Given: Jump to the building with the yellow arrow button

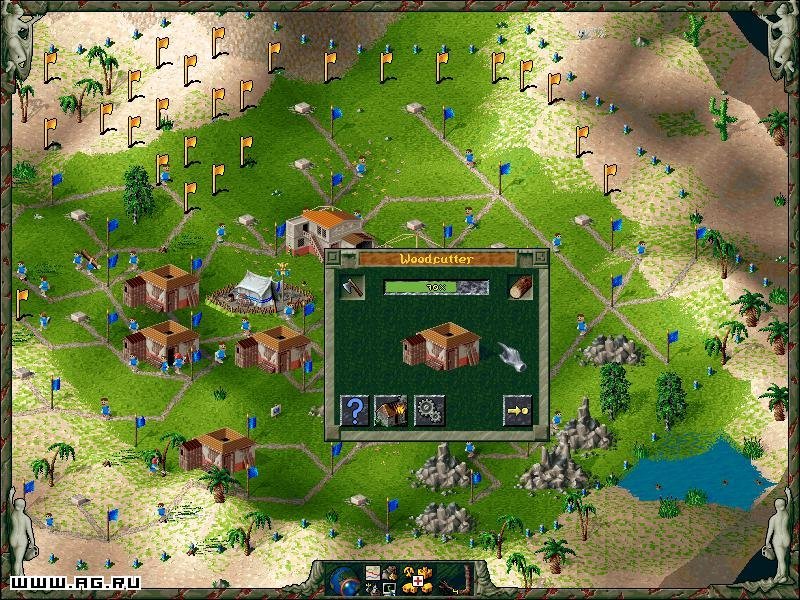Looking at the screenshot, I should coord(518,410).
